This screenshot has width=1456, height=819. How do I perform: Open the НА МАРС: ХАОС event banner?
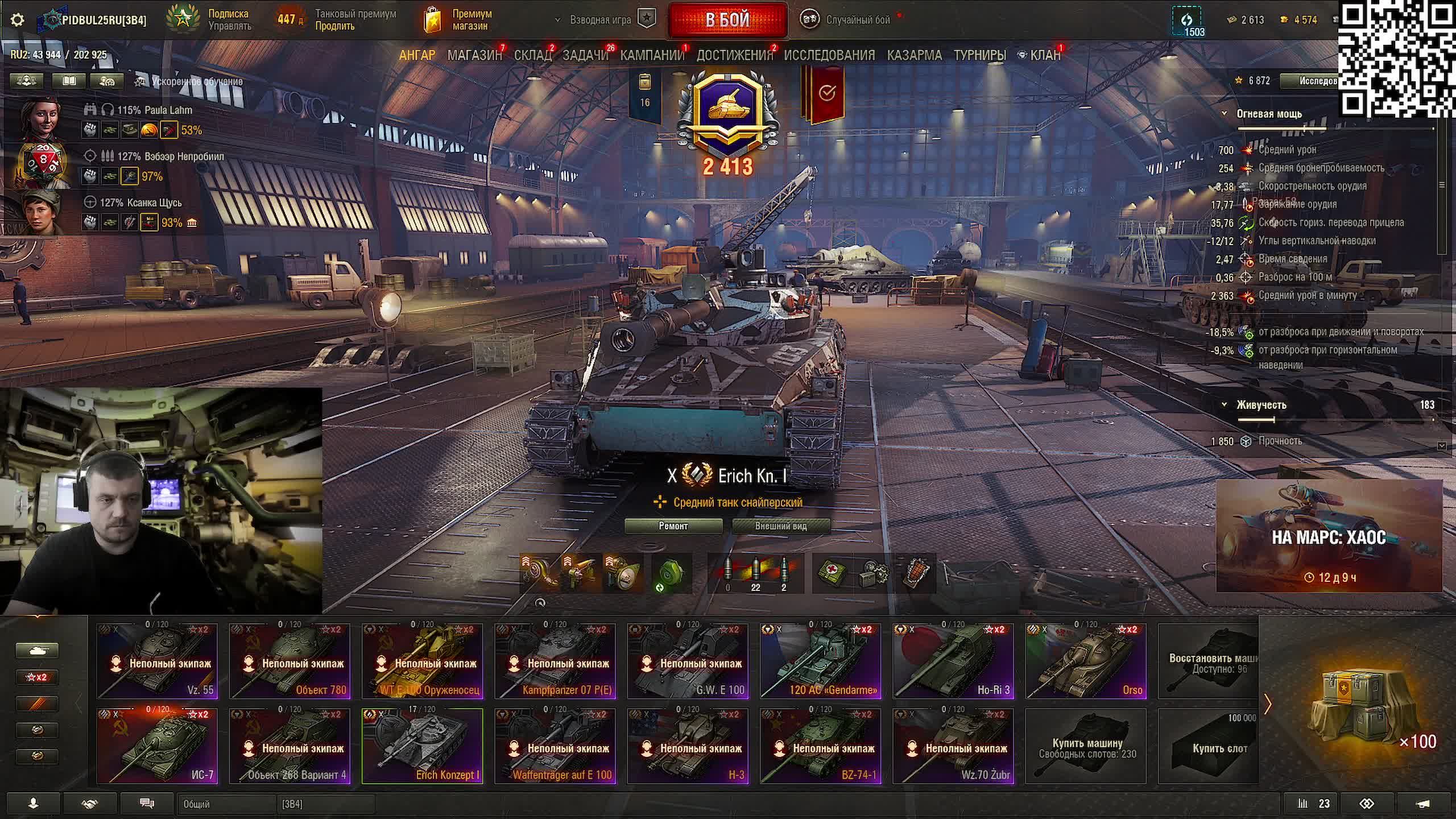[x=1329, y=536]
